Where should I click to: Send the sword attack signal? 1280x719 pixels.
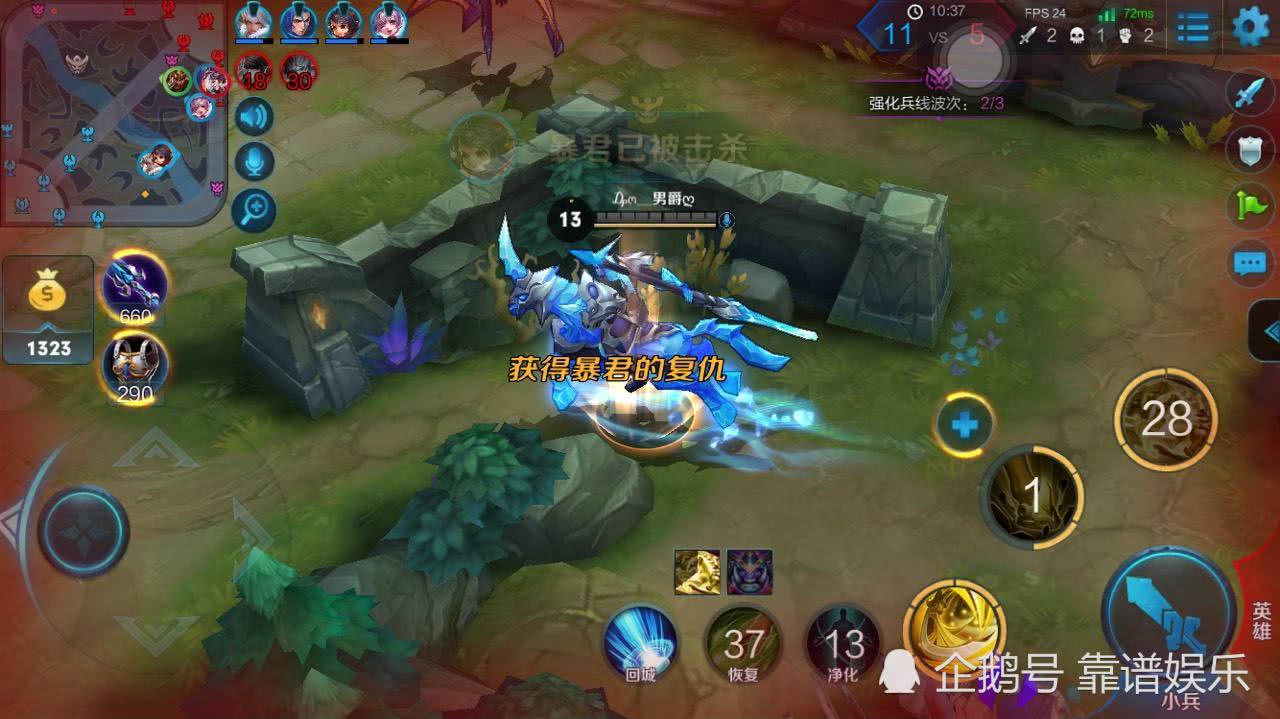pyautogui.click(x=1250, y=95)
